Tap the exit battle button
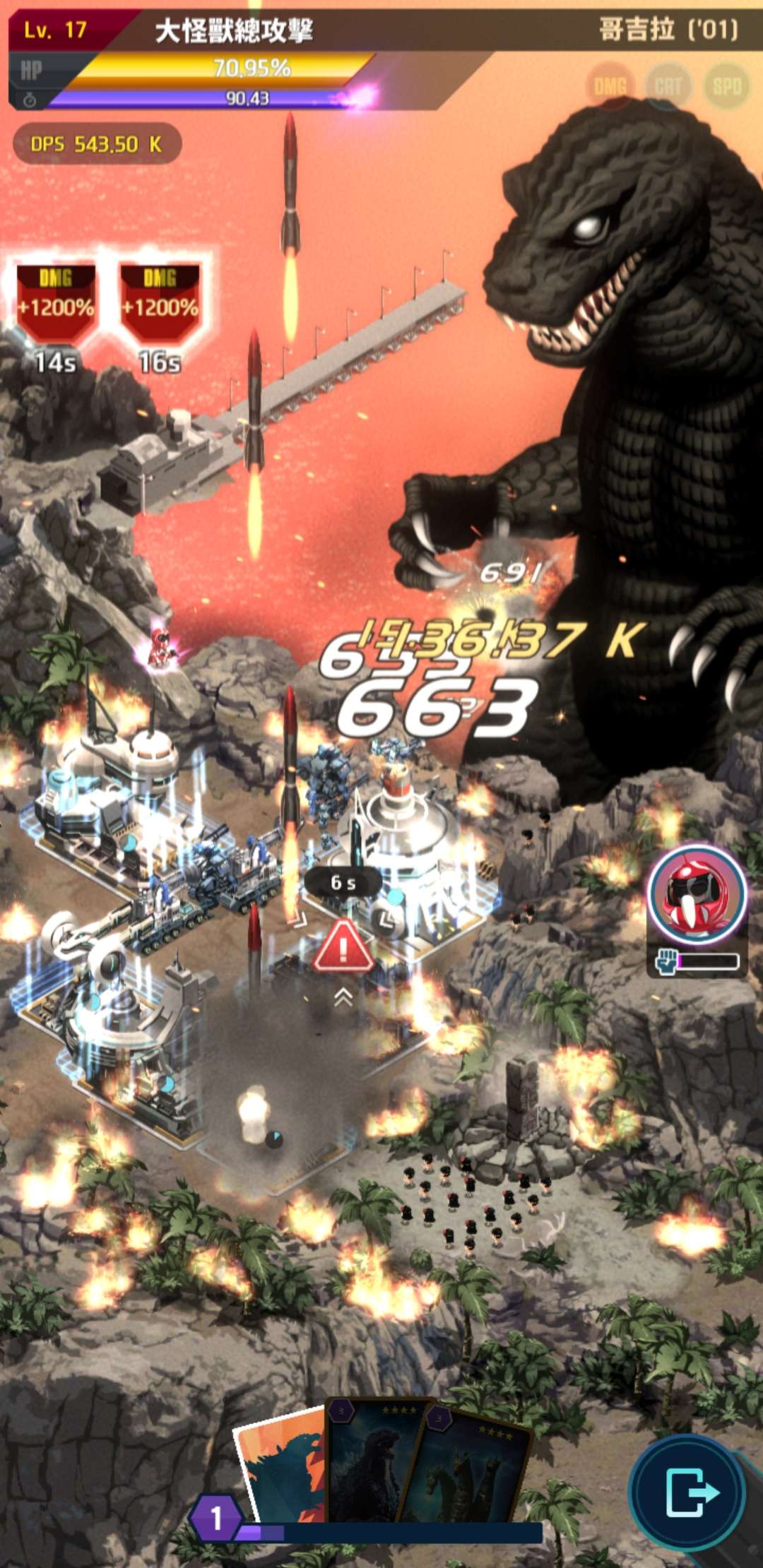763x1568 pixels. pos(689,1492)
